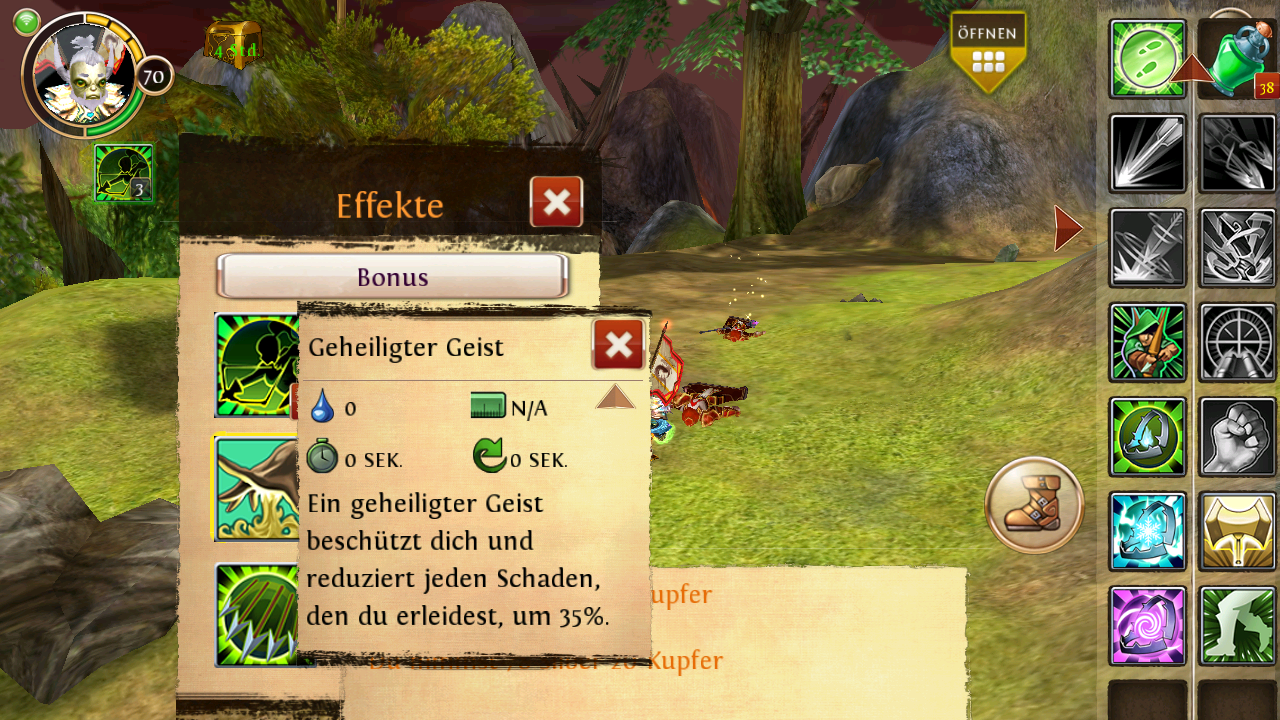Select the tree roots effect icon
The height and width of the screenshot is (720, 1280).
255,488
